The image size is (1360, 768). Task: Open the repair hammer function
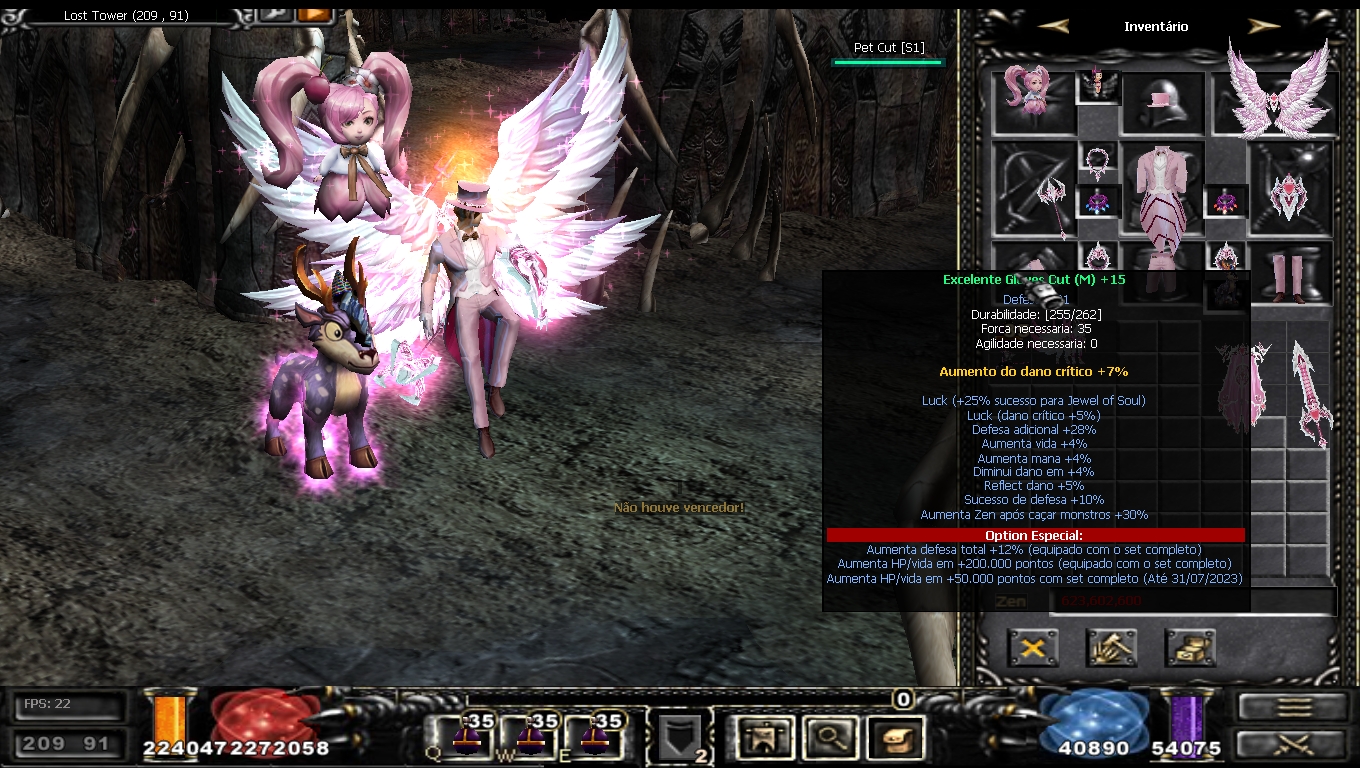click(x=1111, y=648)
